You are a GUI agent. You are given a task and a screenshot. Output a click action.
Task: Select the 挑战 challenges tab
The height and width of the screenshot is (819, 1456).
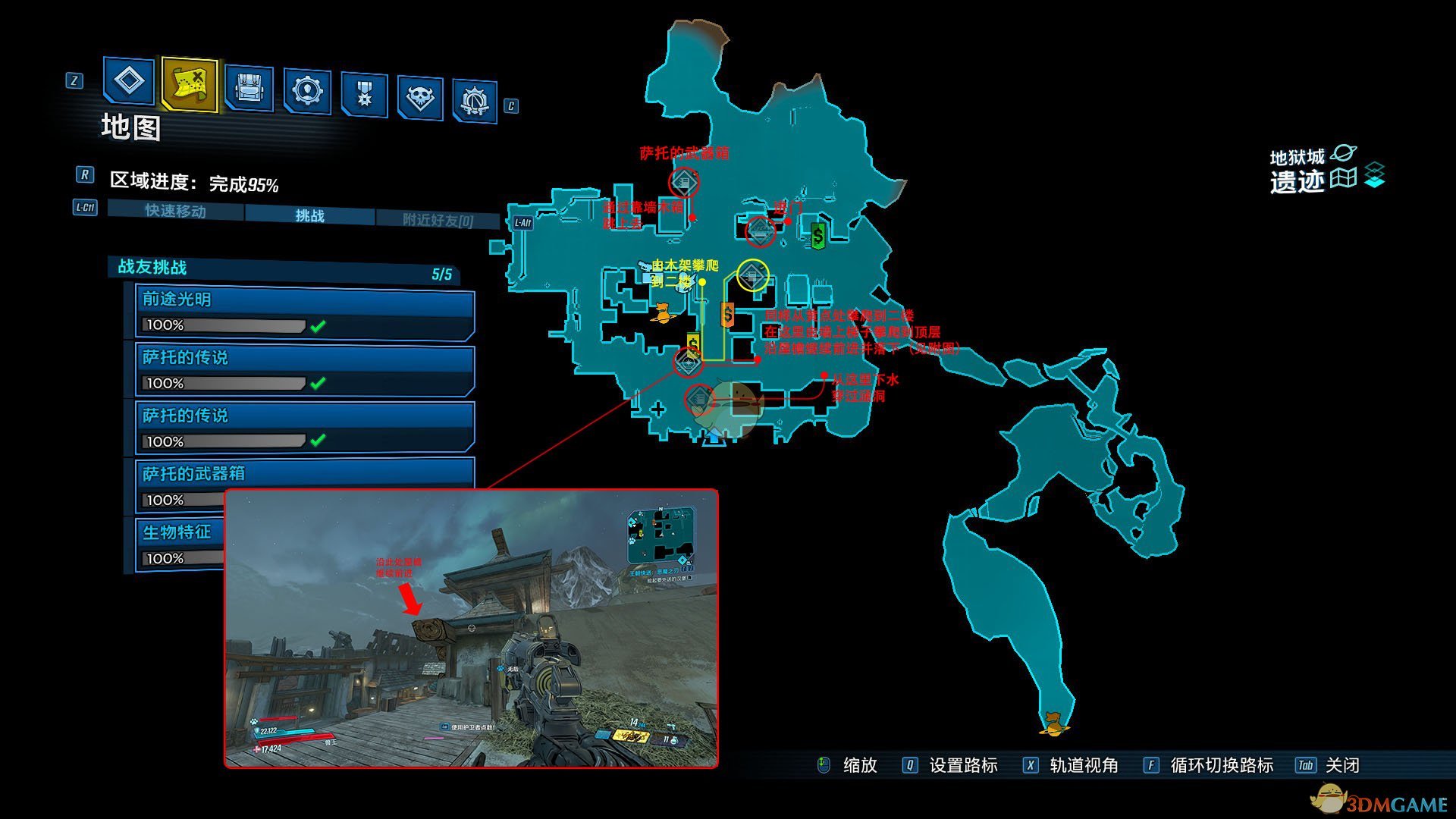pyautogui.click(x=309, y=215)
